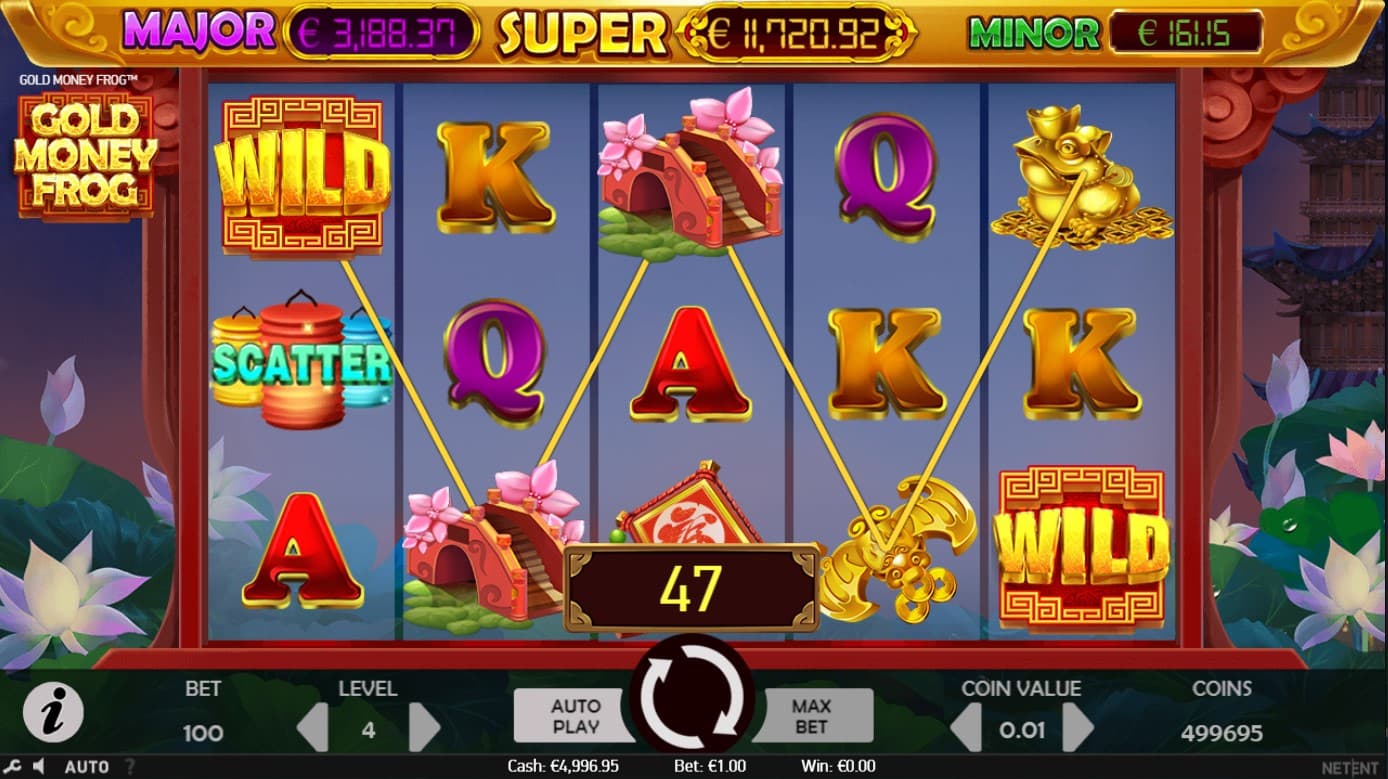Increase the bet level
The image size is (1388, 779).
click(x=424, y=727)
